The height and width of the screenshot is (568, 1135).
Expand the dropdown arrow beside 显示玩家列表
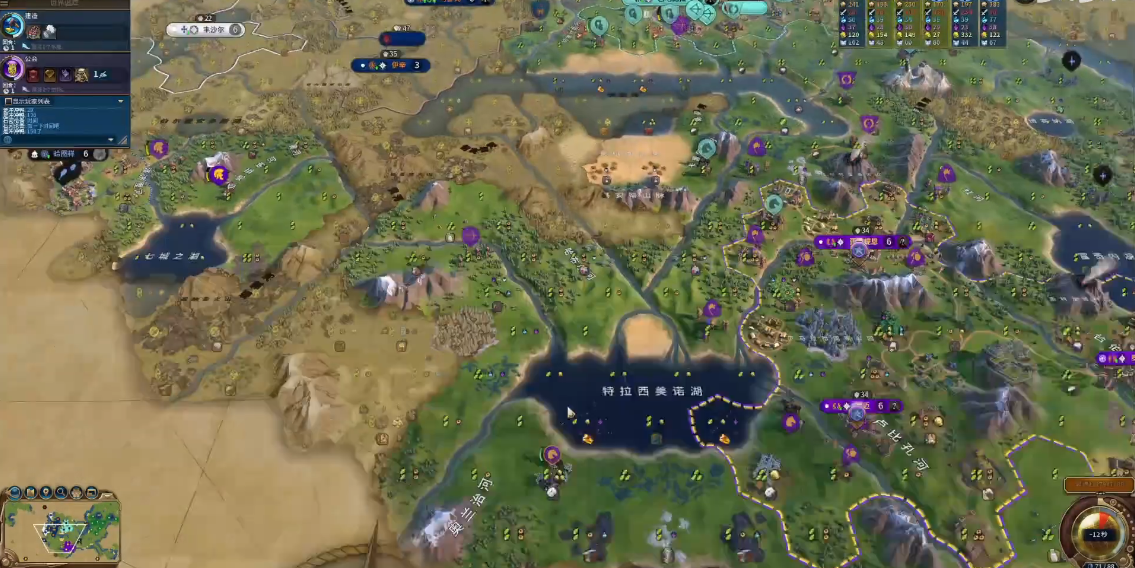pos(121,101)
